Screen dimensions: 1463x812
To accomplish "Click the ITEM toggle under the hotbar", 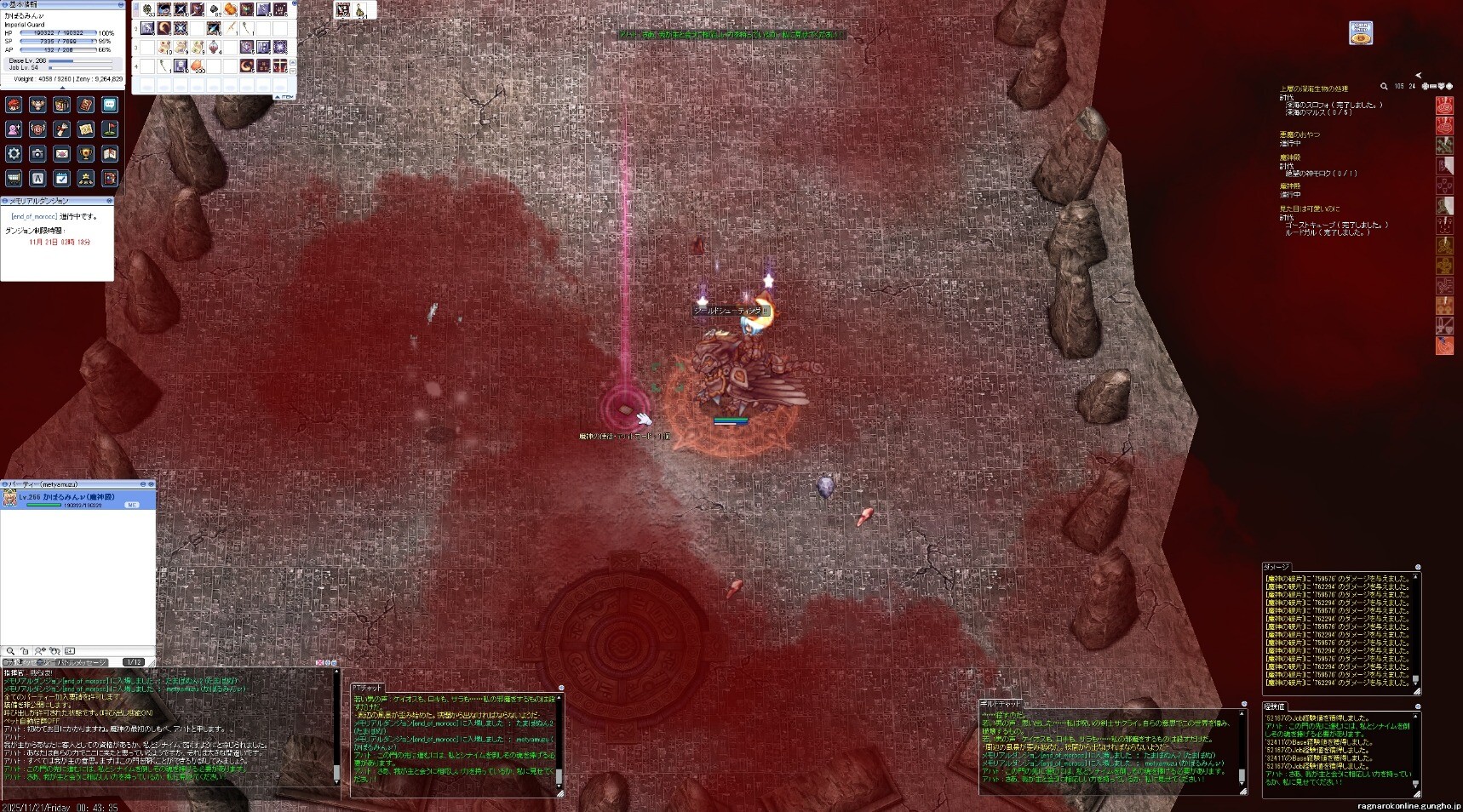I will (285, 97).
